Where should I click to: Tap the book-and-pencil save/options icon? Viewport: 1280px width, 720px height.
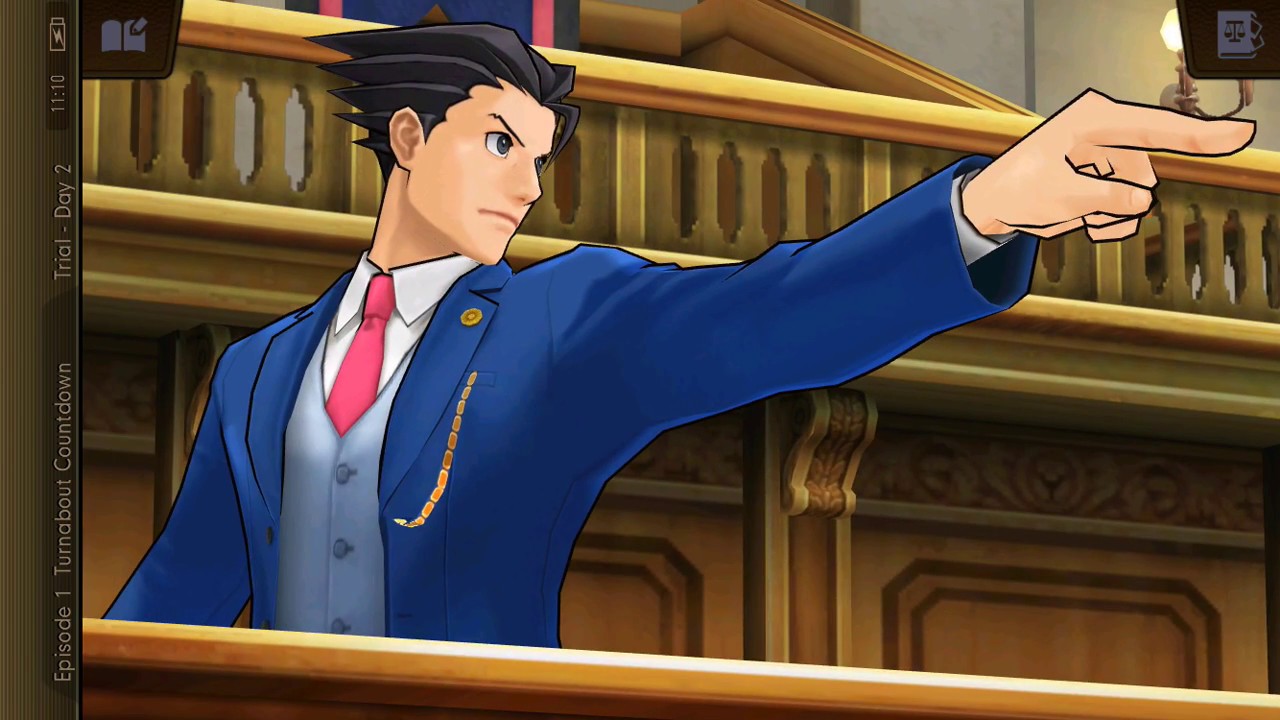tap(122, 33)
